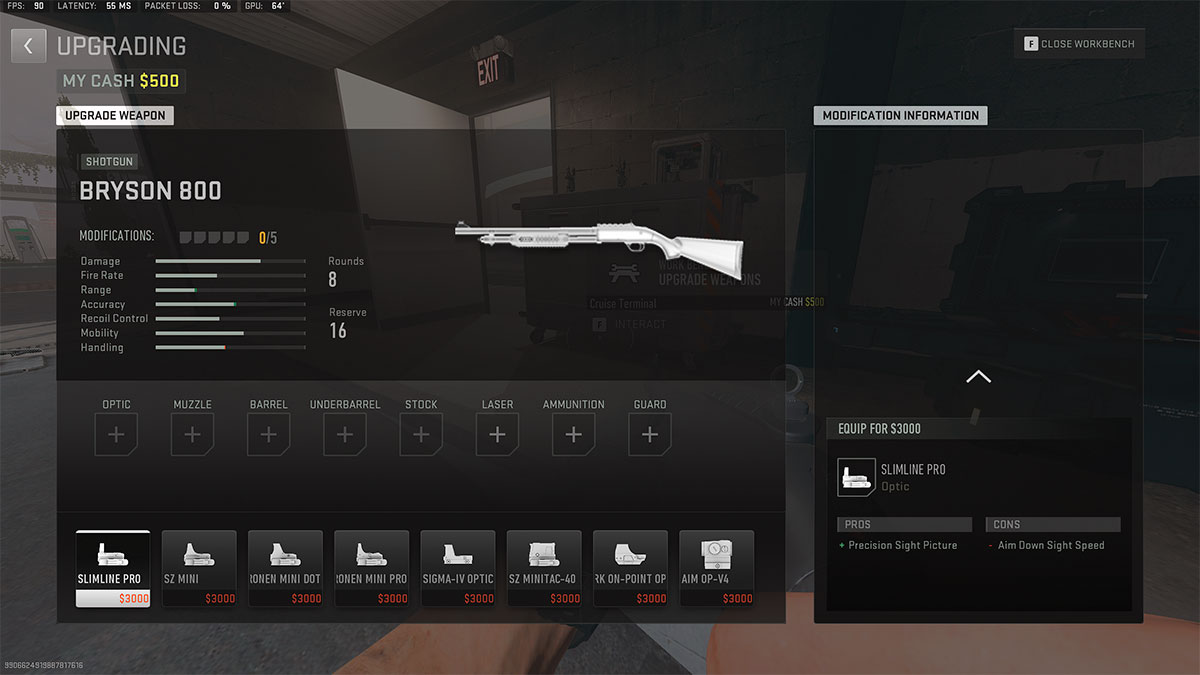
Task: Pick the On-Point optic tile
Action: [x=630, y=568]
